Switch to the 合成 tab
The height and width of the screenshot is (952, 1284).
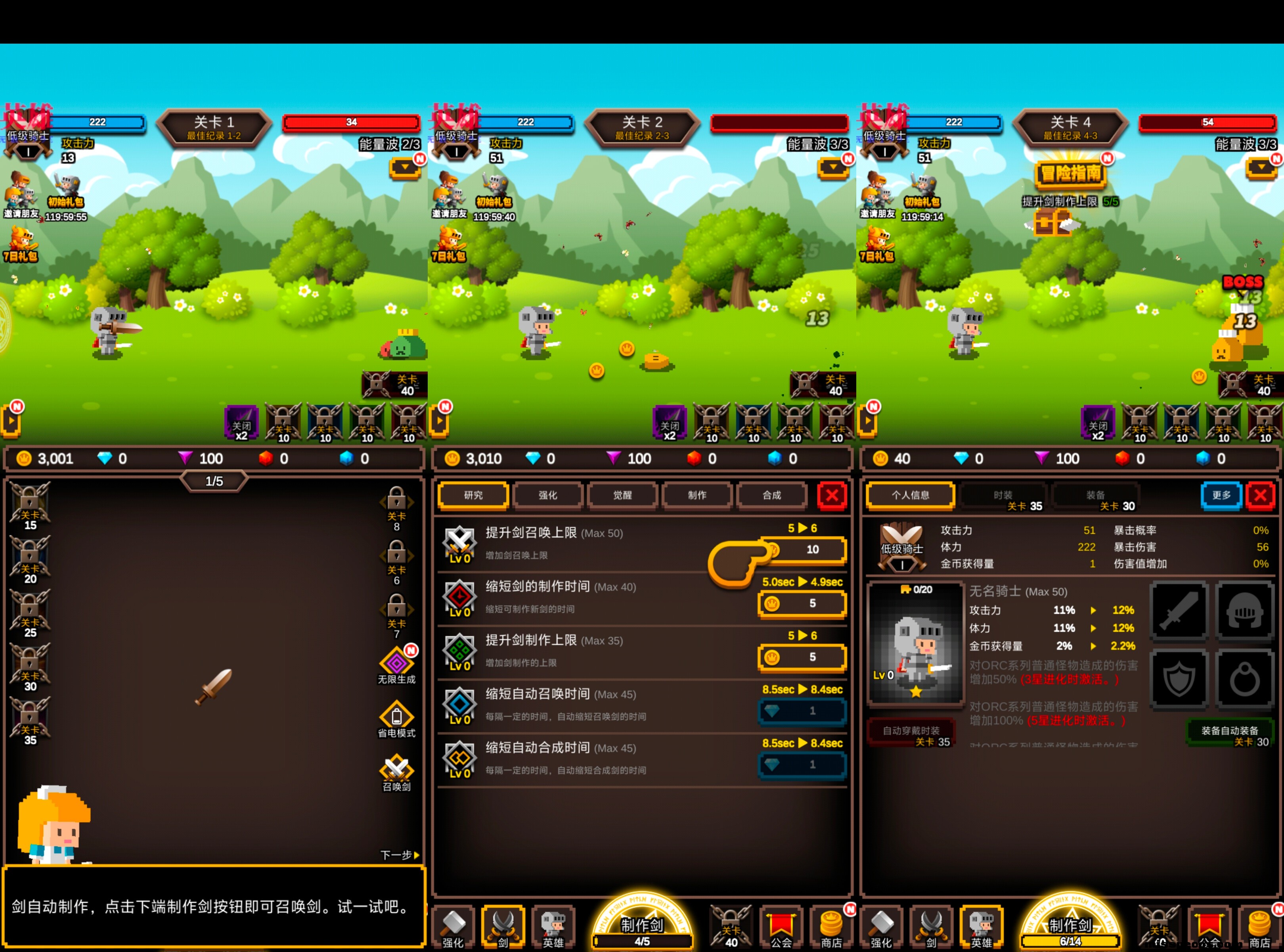[771, 495]
